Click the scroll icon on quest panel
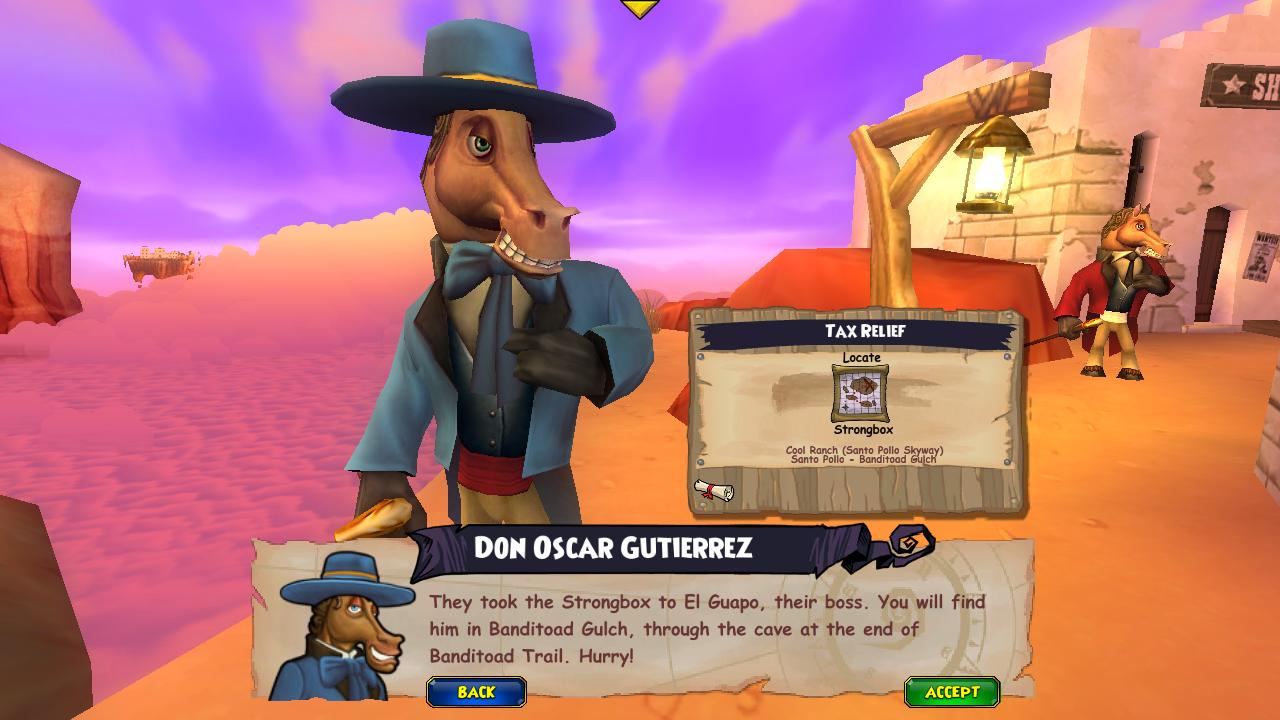 tap(714, 490)
